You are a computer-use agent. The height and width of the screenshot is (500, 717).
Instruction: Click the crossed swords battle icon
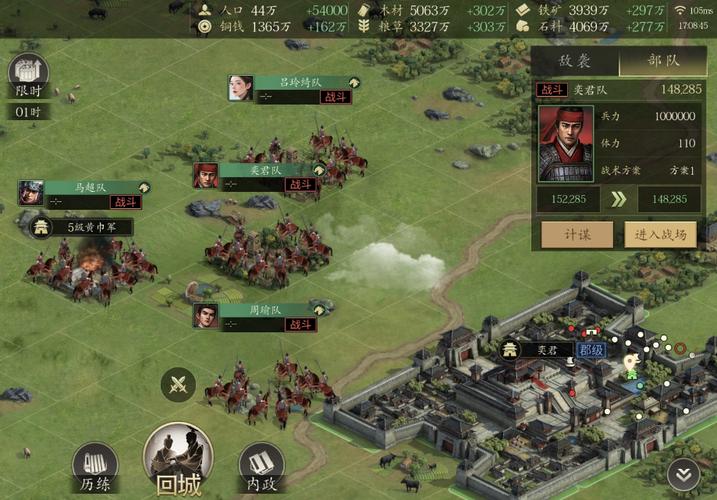pyautogui.click(x=179, y=385)
